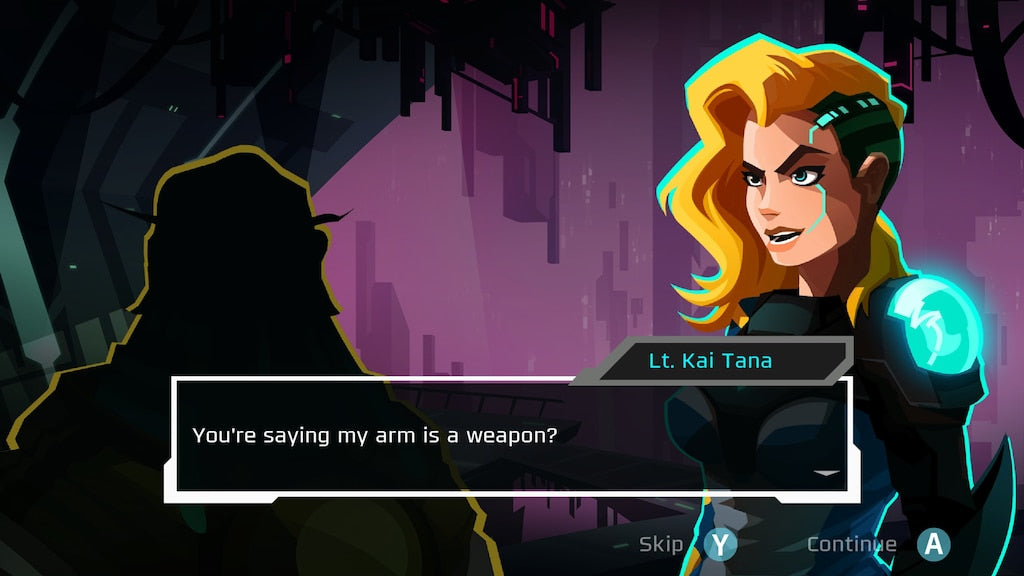Select the Continue dialogue label

click(851, 544)
